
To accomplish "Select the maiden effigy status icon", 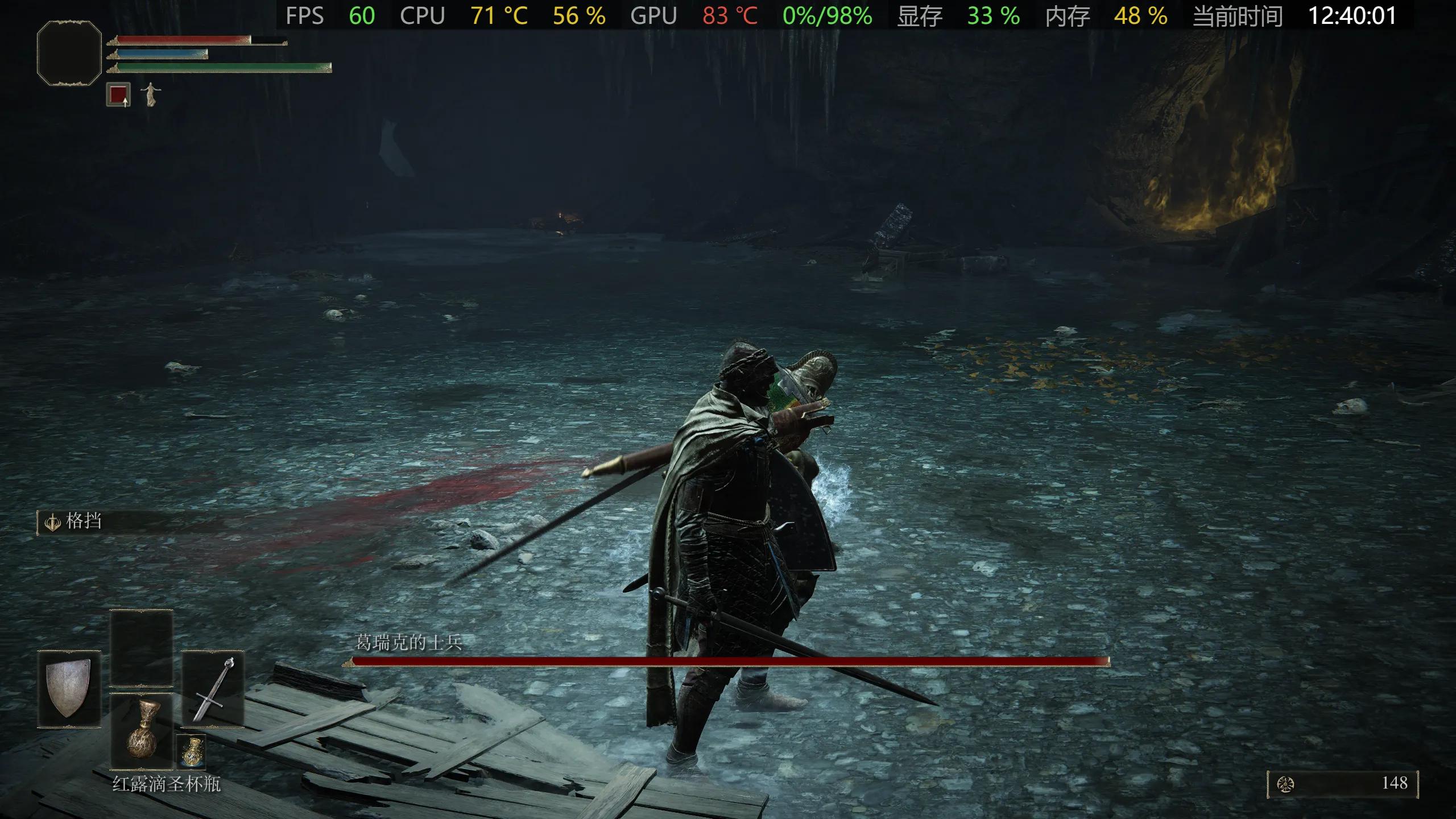I will click(151, 95).
